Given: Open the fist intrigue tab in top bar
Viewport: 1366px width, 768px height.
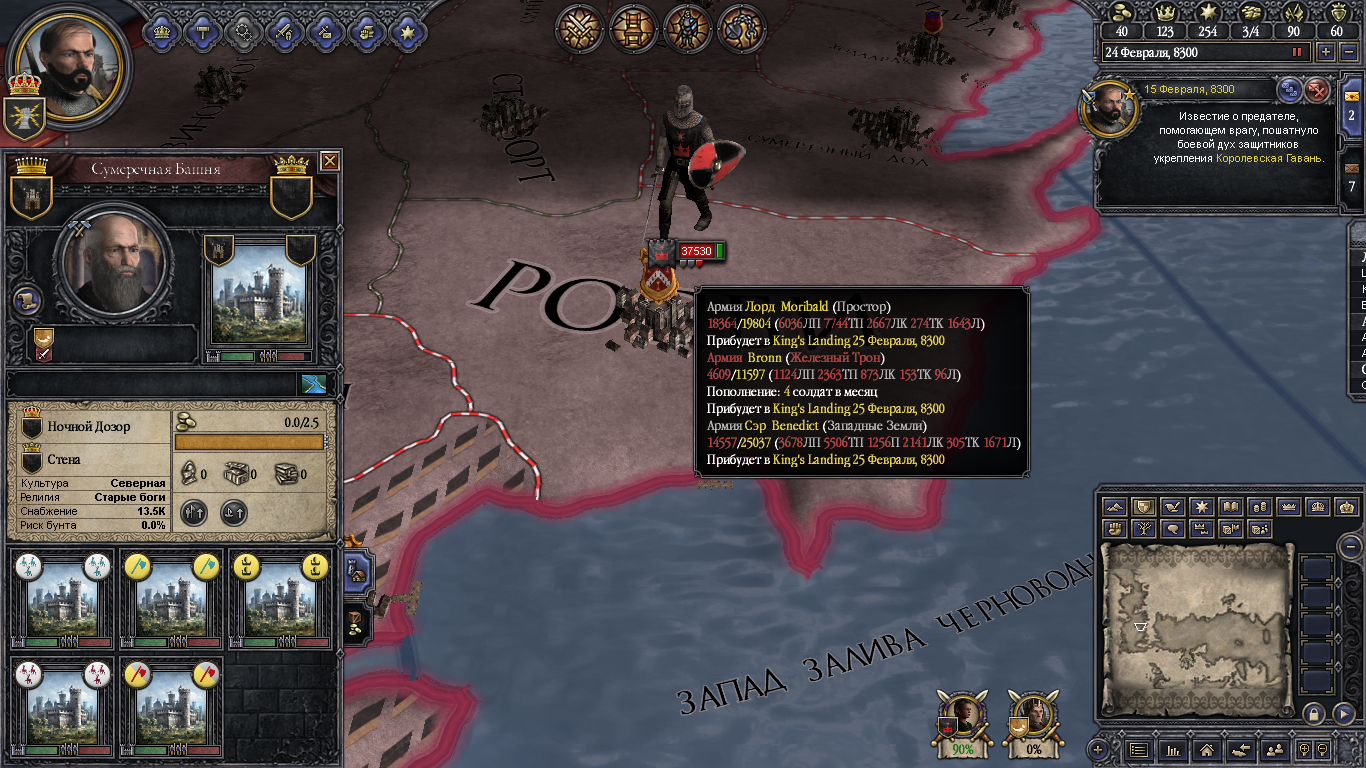Looking at the screenshot, I should point(366,31).
